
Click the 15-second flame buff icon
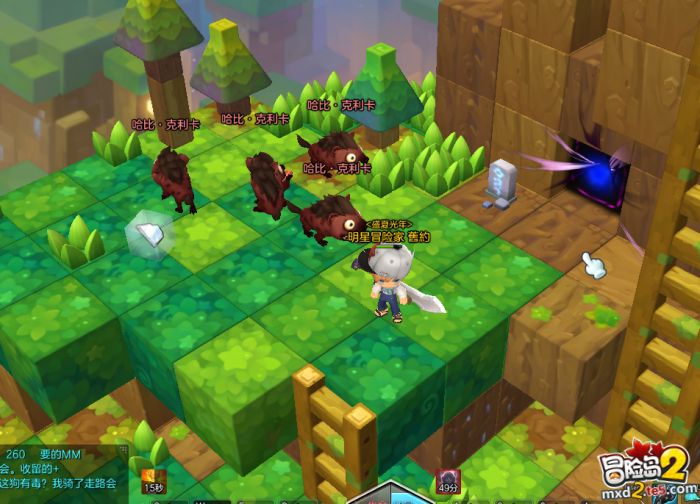point(153,474)
